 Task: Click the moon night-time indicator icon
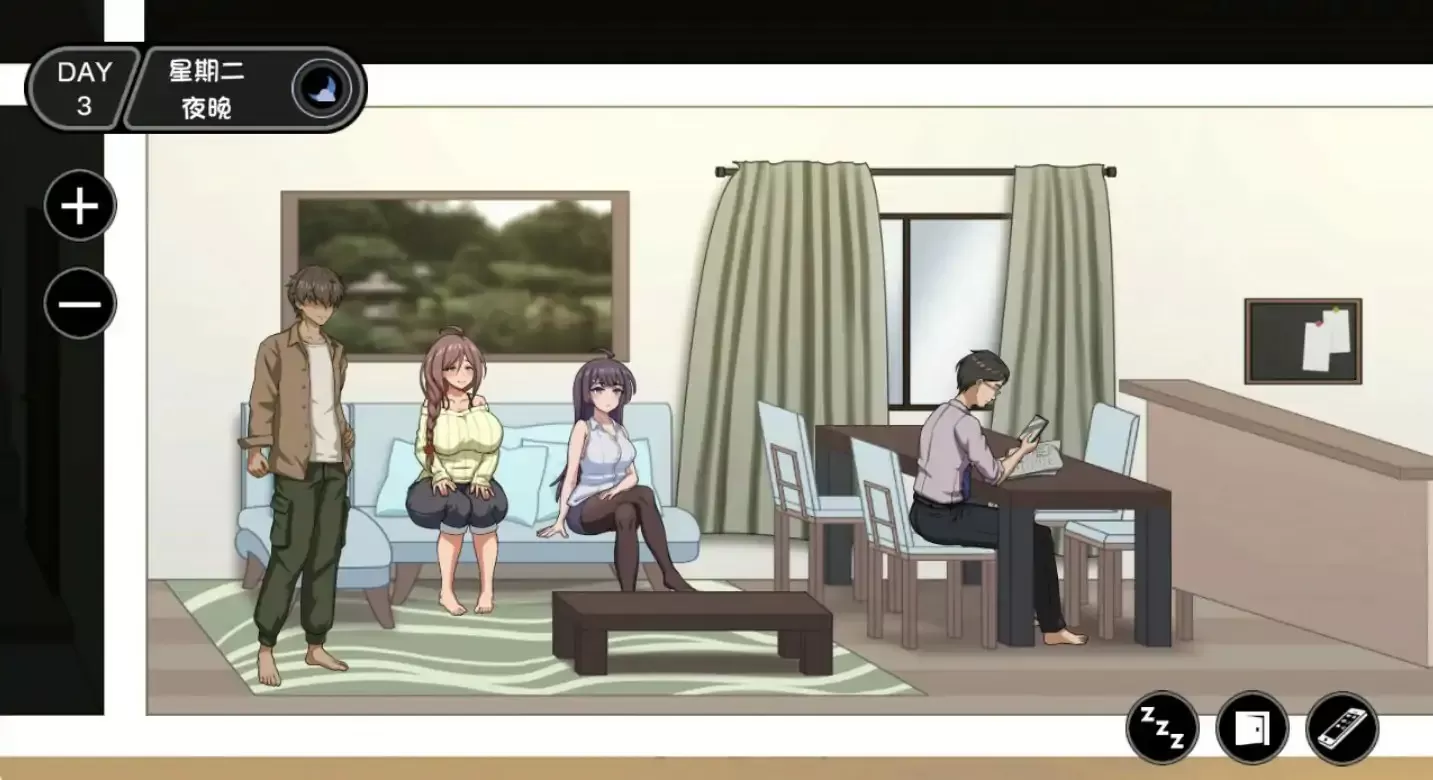tap(324, 88)
